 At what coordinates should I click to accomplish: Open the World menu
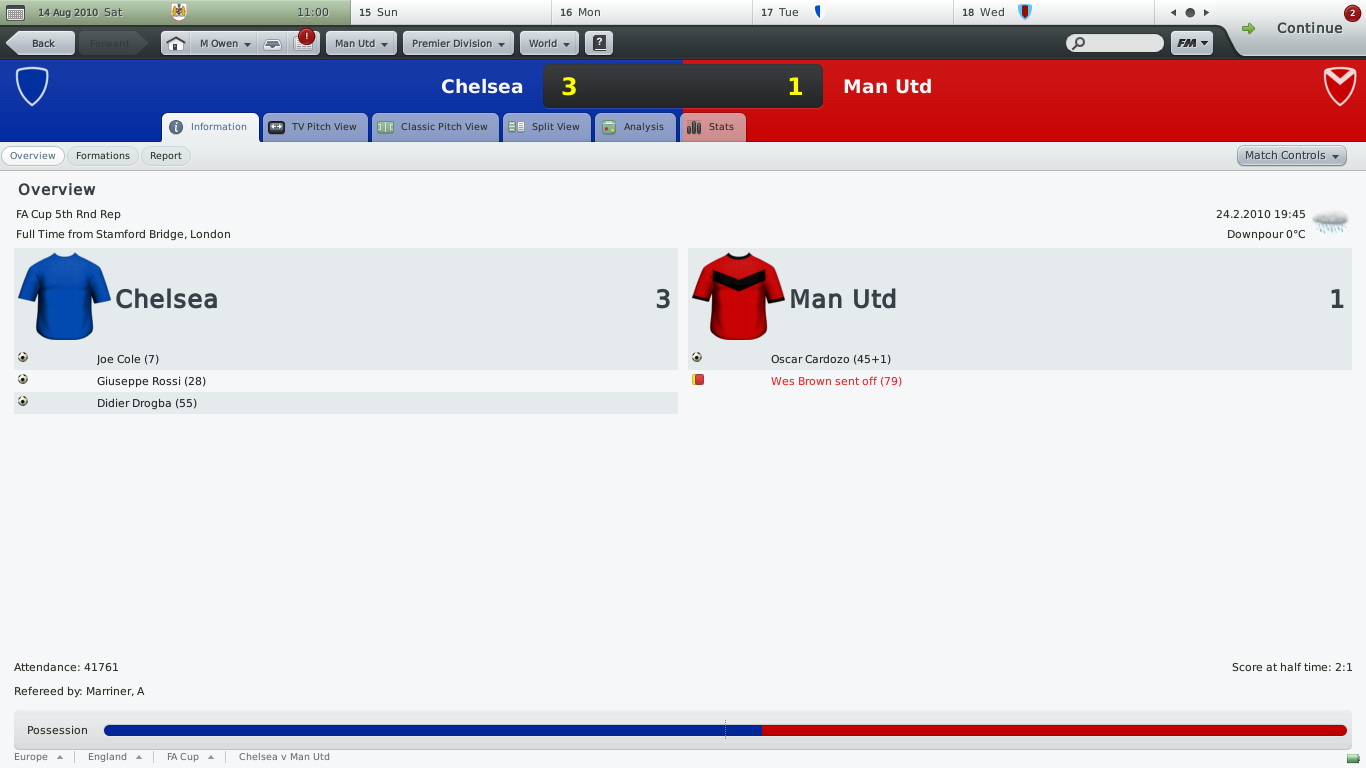pos(549,44)
